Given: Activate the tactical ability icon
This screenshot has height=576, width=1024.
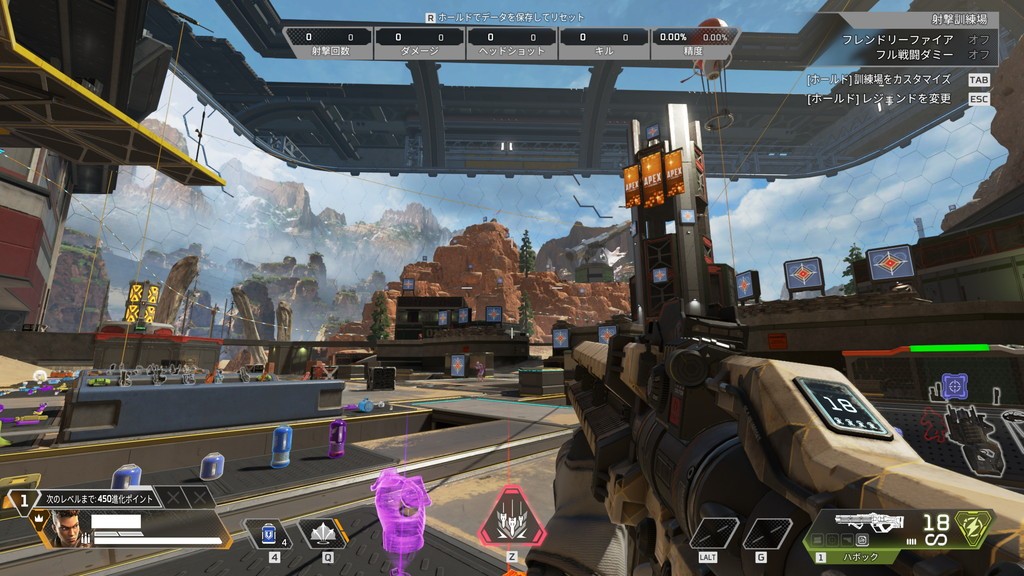Looking at the screenshot, I should click(322, 534).
